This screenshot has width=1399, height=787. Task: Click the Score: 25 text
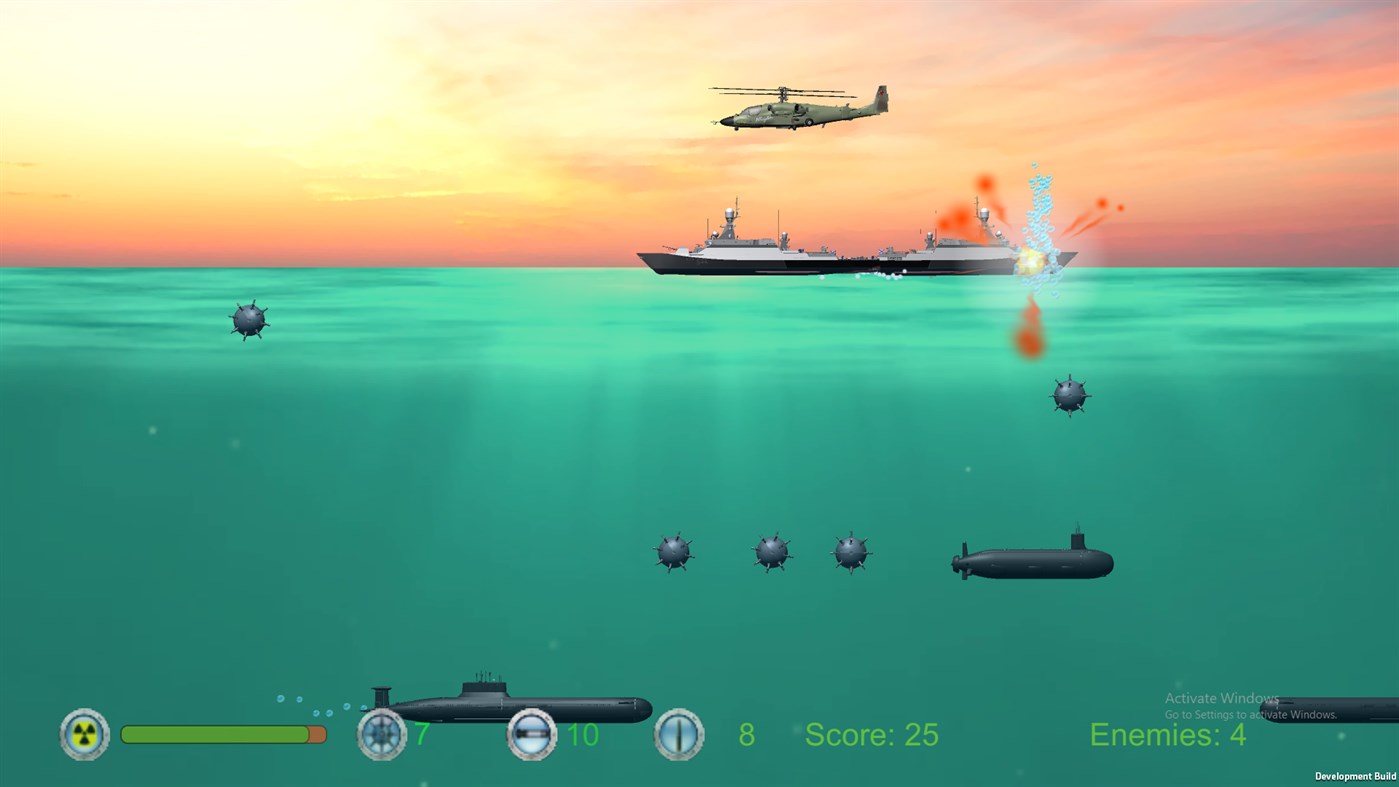[870, 735]
